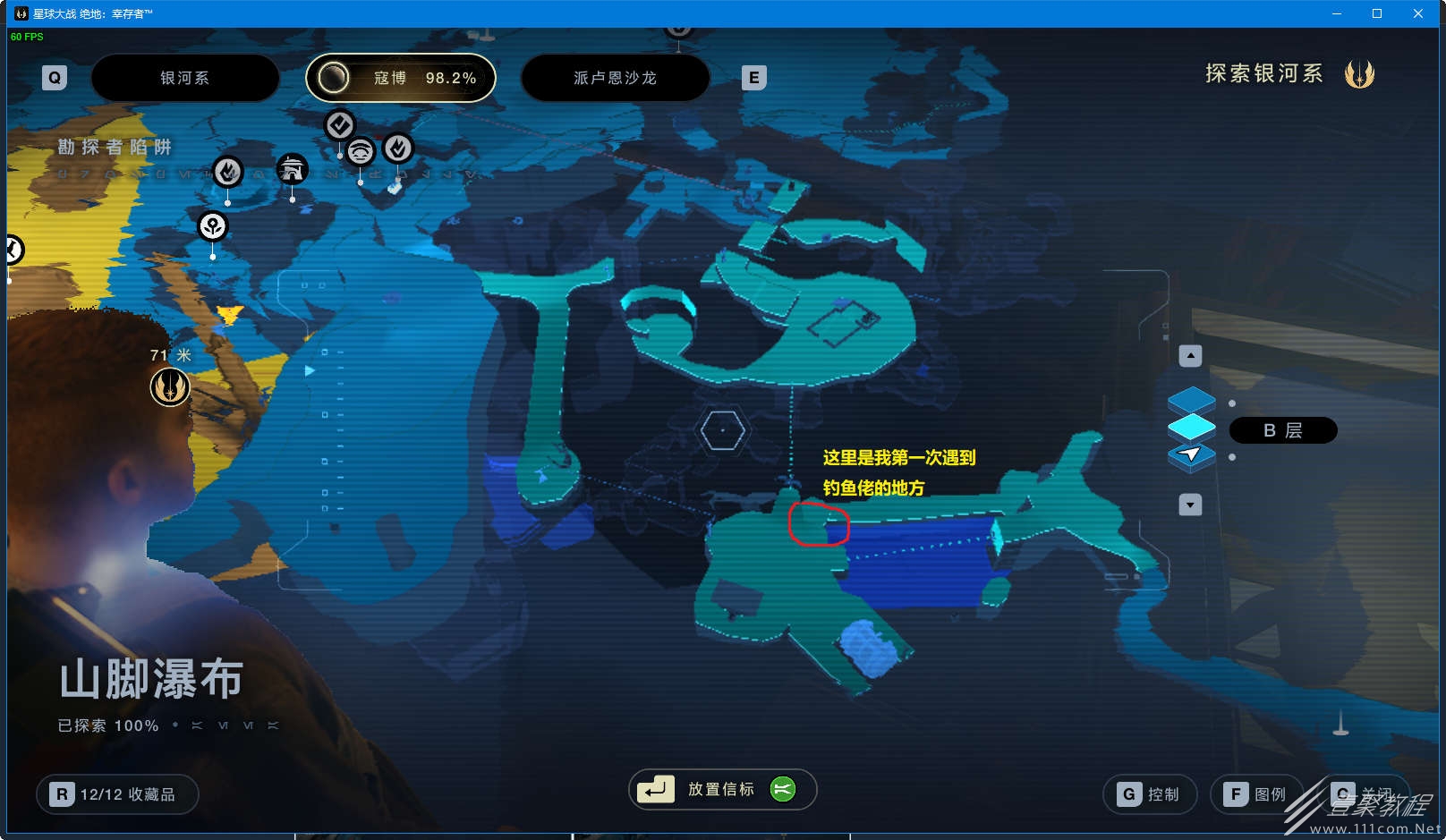1446x840 pixels.
Task: Click the 放置信标 place beacon button
Action: coord(722,789)
